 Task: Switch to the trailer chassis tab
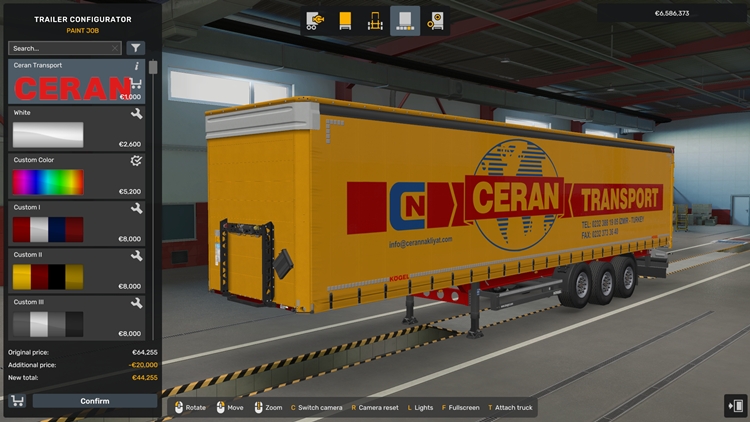[x=376, y=20]
